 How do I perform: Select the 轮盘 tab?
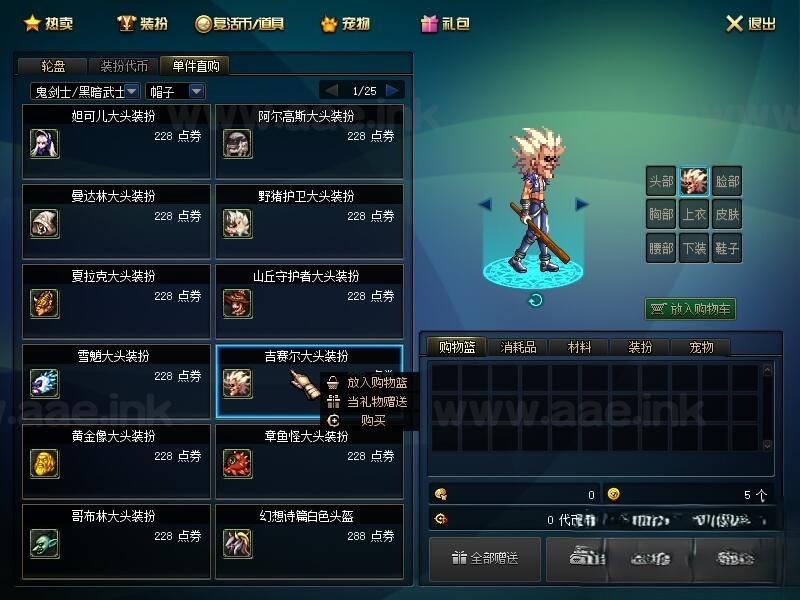pos(52,66)
